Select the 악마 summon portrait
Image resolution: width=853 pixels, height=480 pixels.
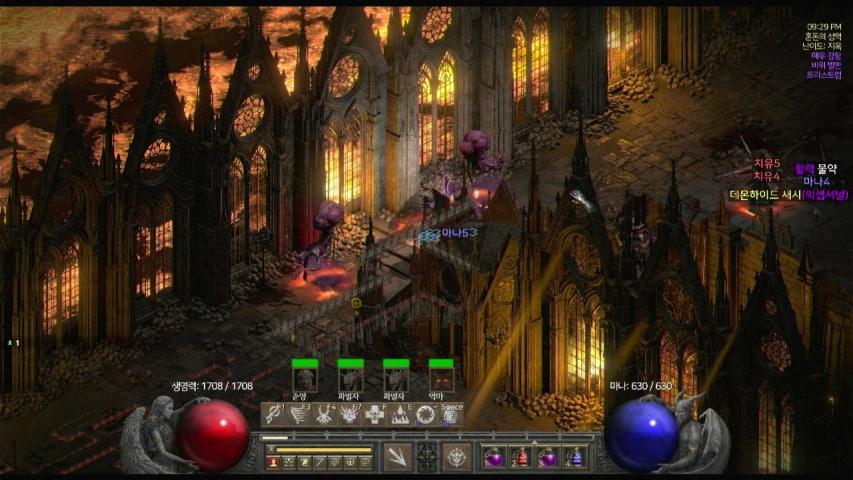click(441, 379)
